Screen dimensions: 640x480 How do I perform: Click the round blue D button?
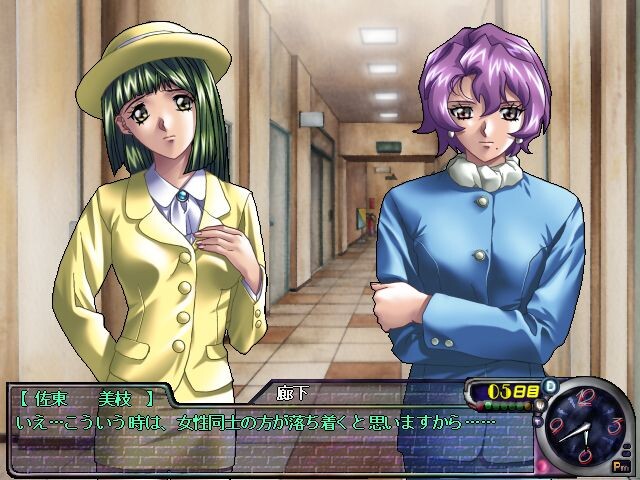[548, 387]
